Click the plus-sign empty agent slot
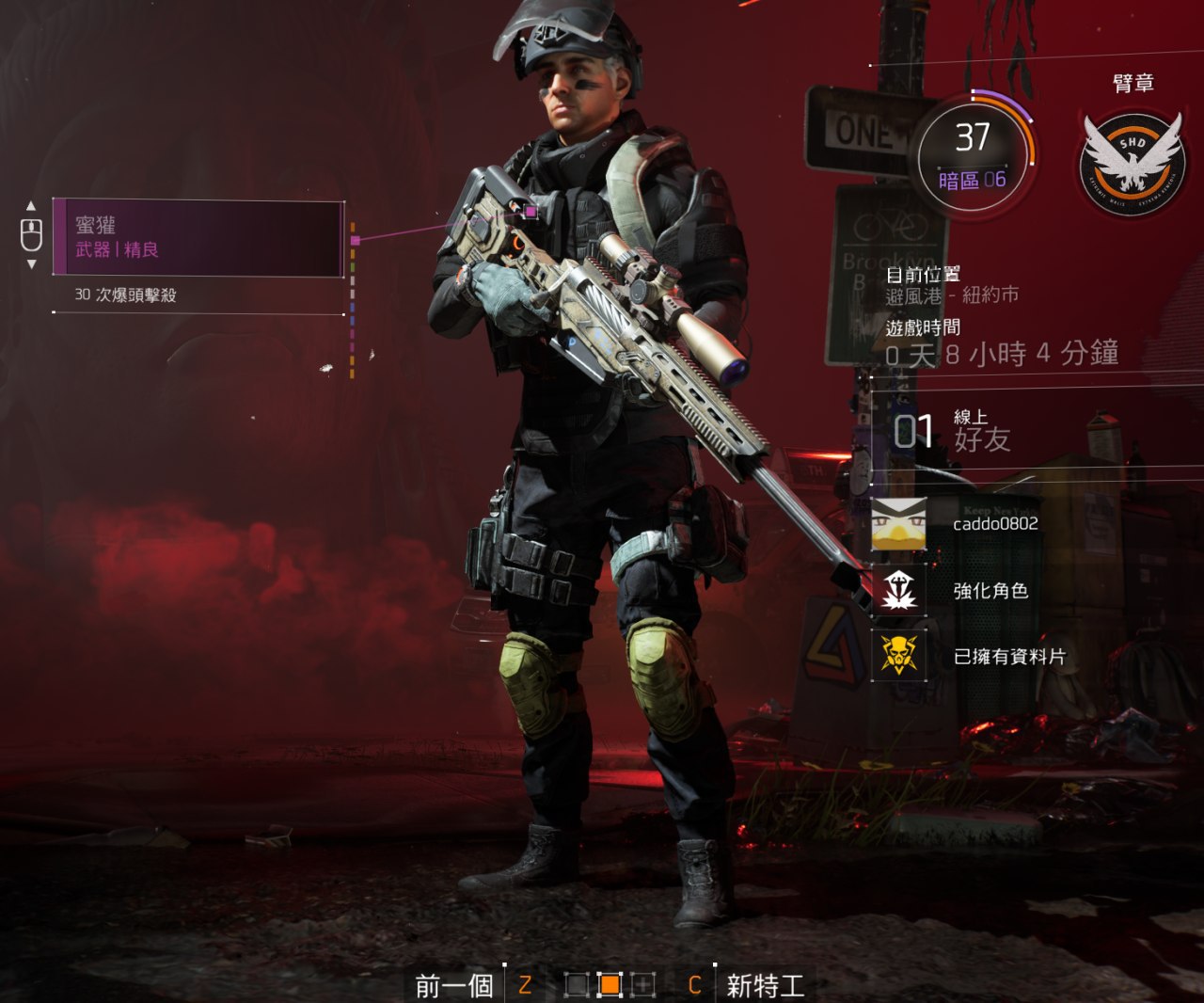This screenshot has height=1003, width=1204. (643, 985)
